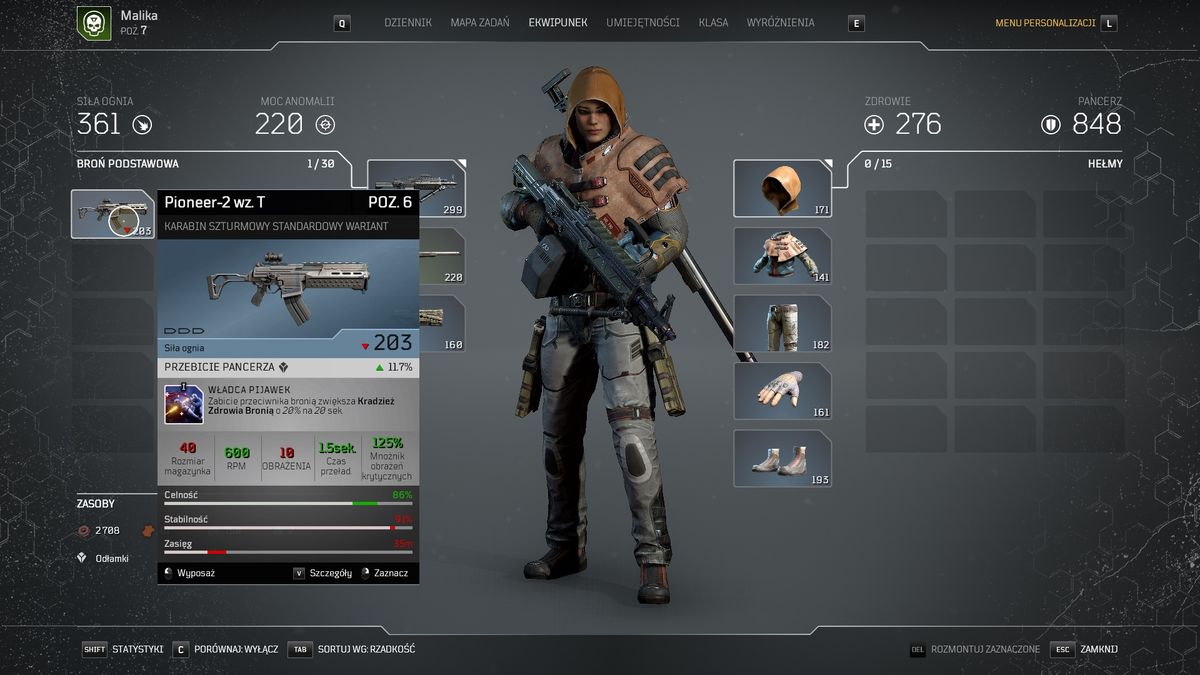Pick the trousers leg armor slot
Screen dimensions: 1200x675
point(782,323)
